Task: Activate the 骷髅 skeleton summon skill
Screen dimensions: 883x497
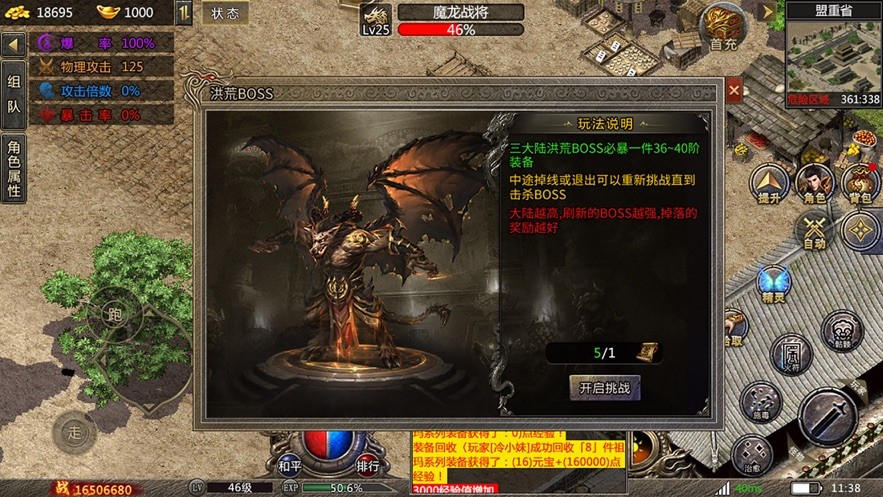Action: [842, 330]
